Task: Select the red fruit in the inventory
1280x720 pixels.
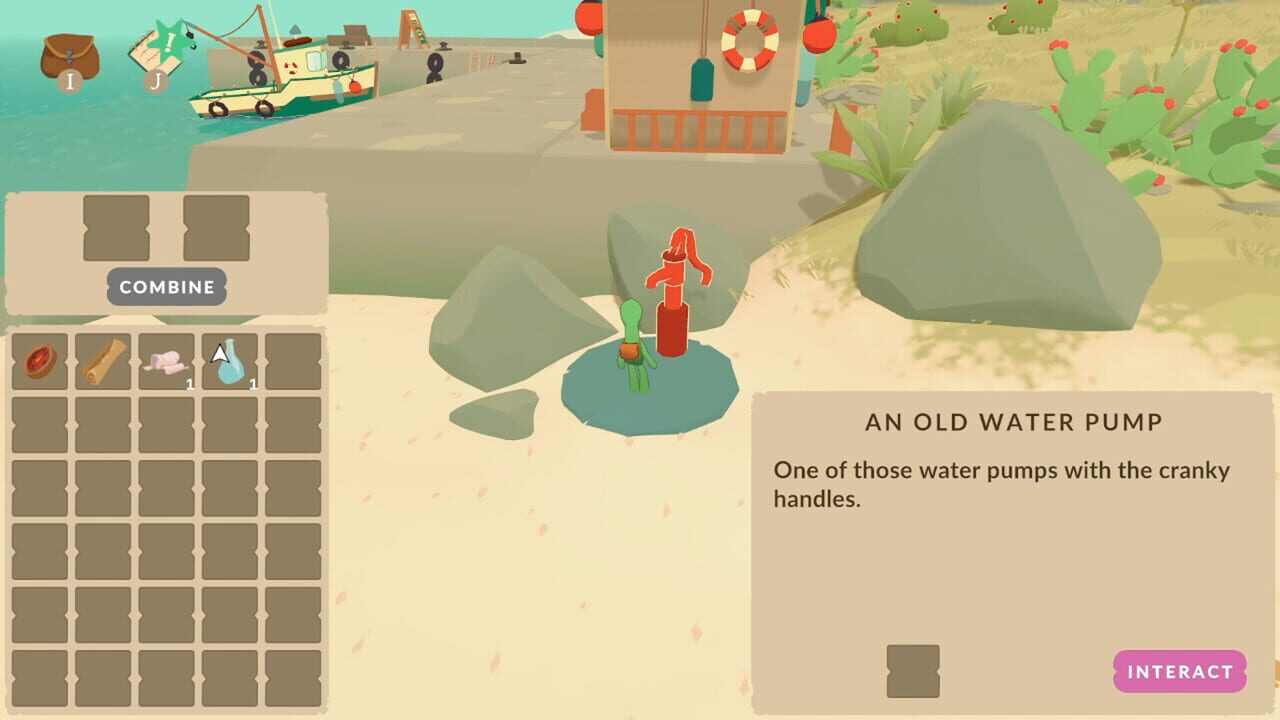Action: [38, 360]
